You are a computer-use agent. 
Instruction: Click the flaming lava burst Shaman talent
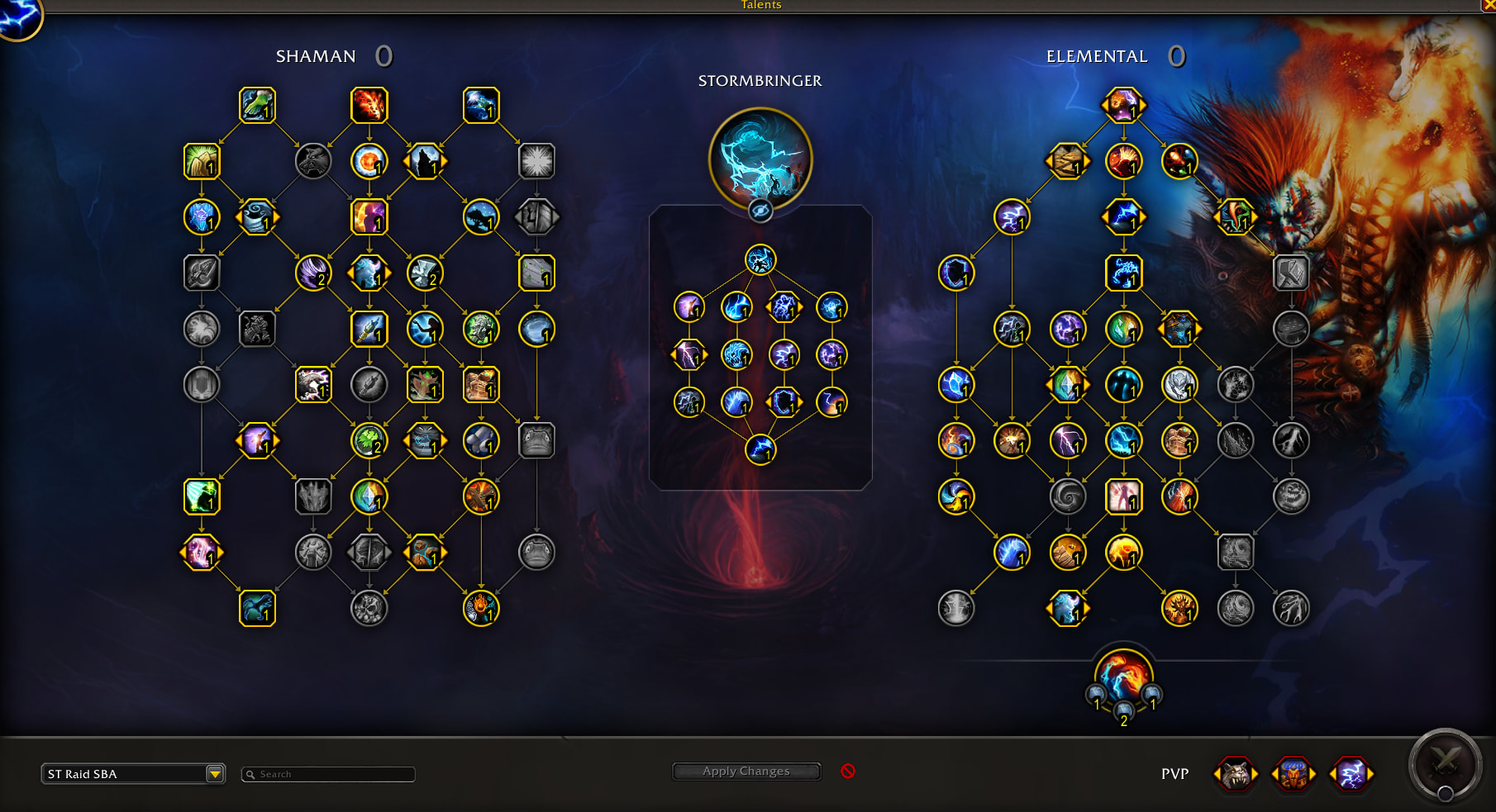click(369, 106)
